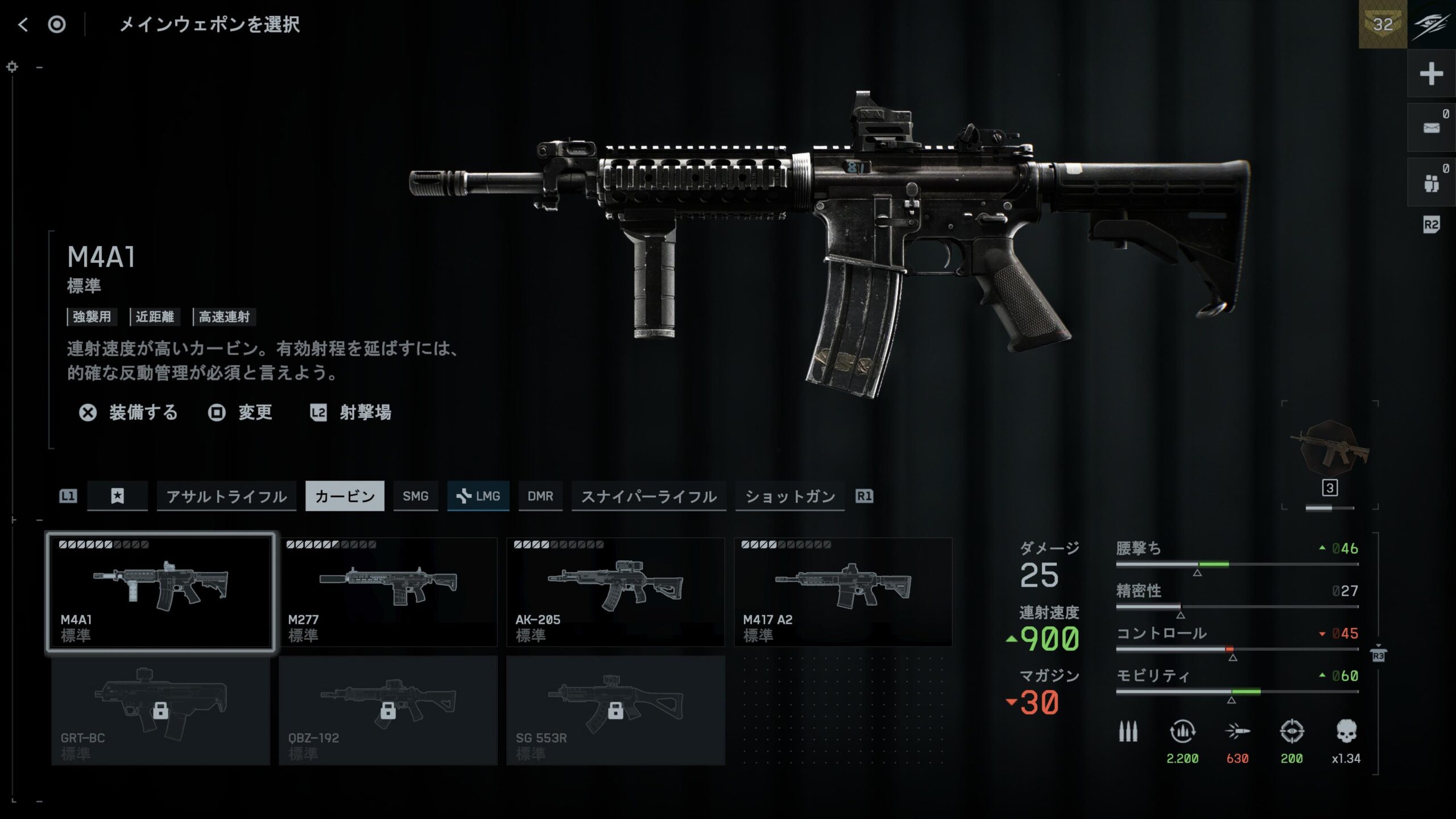The image size is (1456, 819).
Task: Click the locked GRT-BC tile
Action: pos(160,711)
